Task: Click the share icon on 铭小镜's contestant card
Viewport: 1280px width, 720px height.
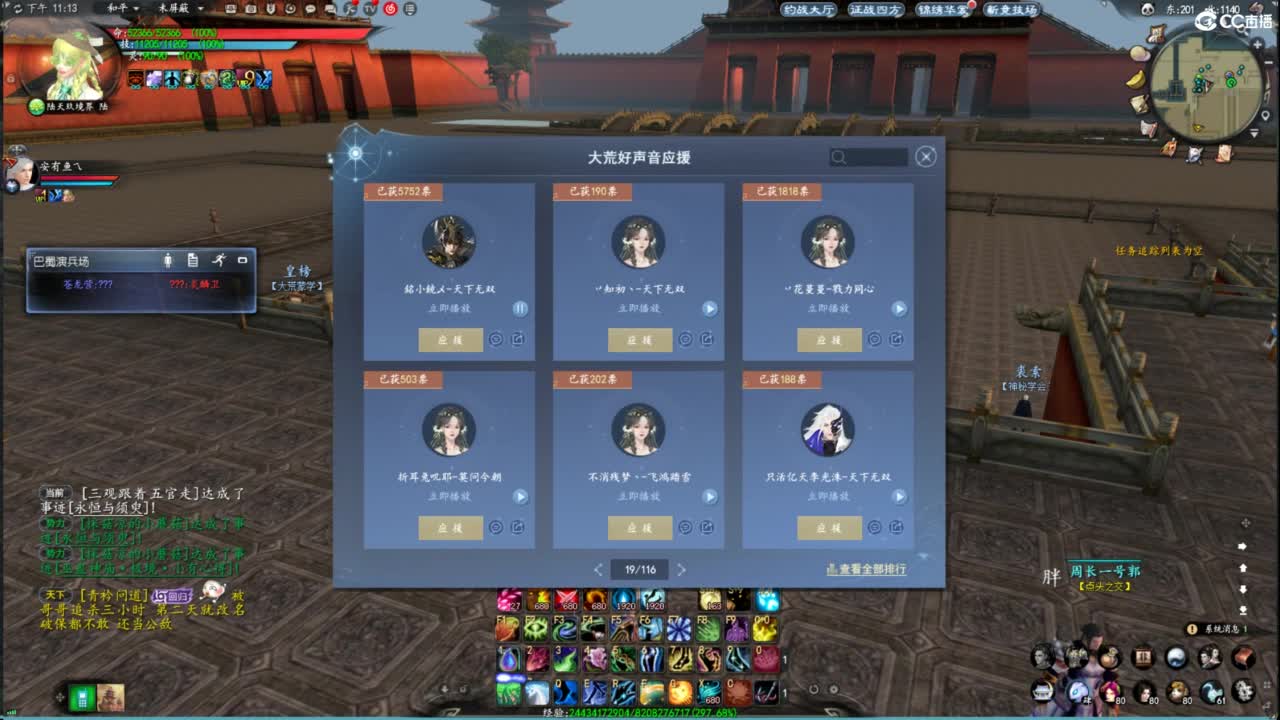Action: tap(519, 338)
